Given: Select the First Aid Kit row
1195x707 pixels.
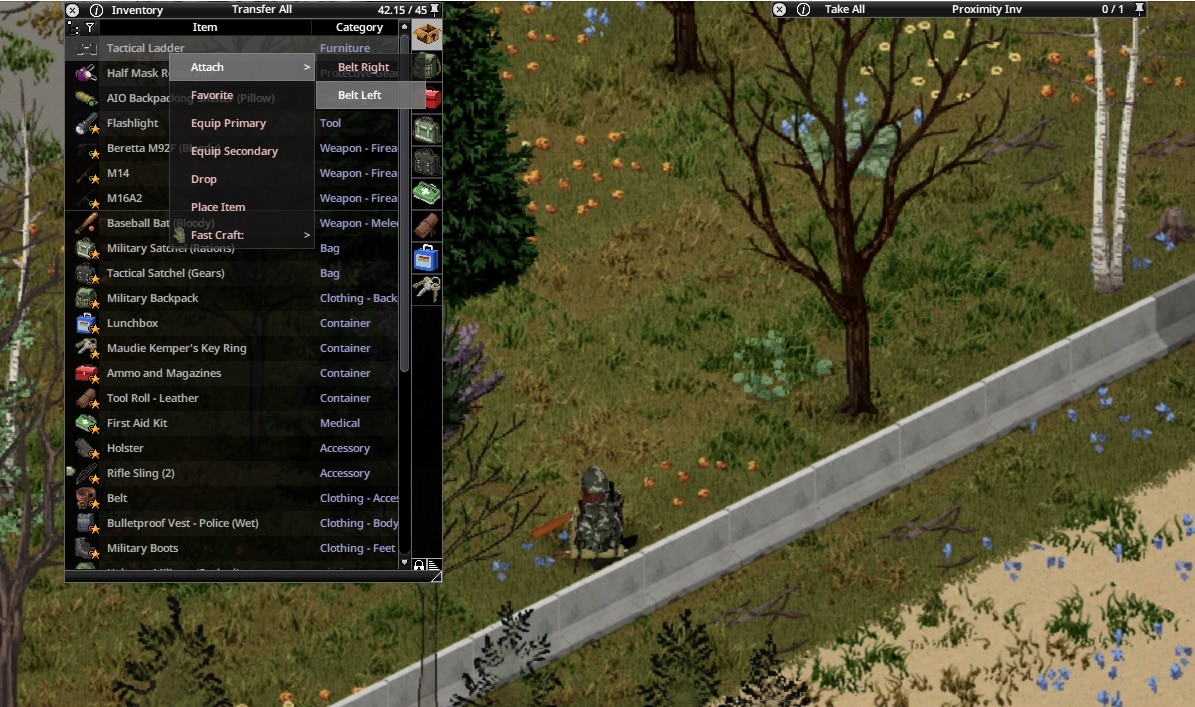Looking at the screenshot, I should click(137, 423).
